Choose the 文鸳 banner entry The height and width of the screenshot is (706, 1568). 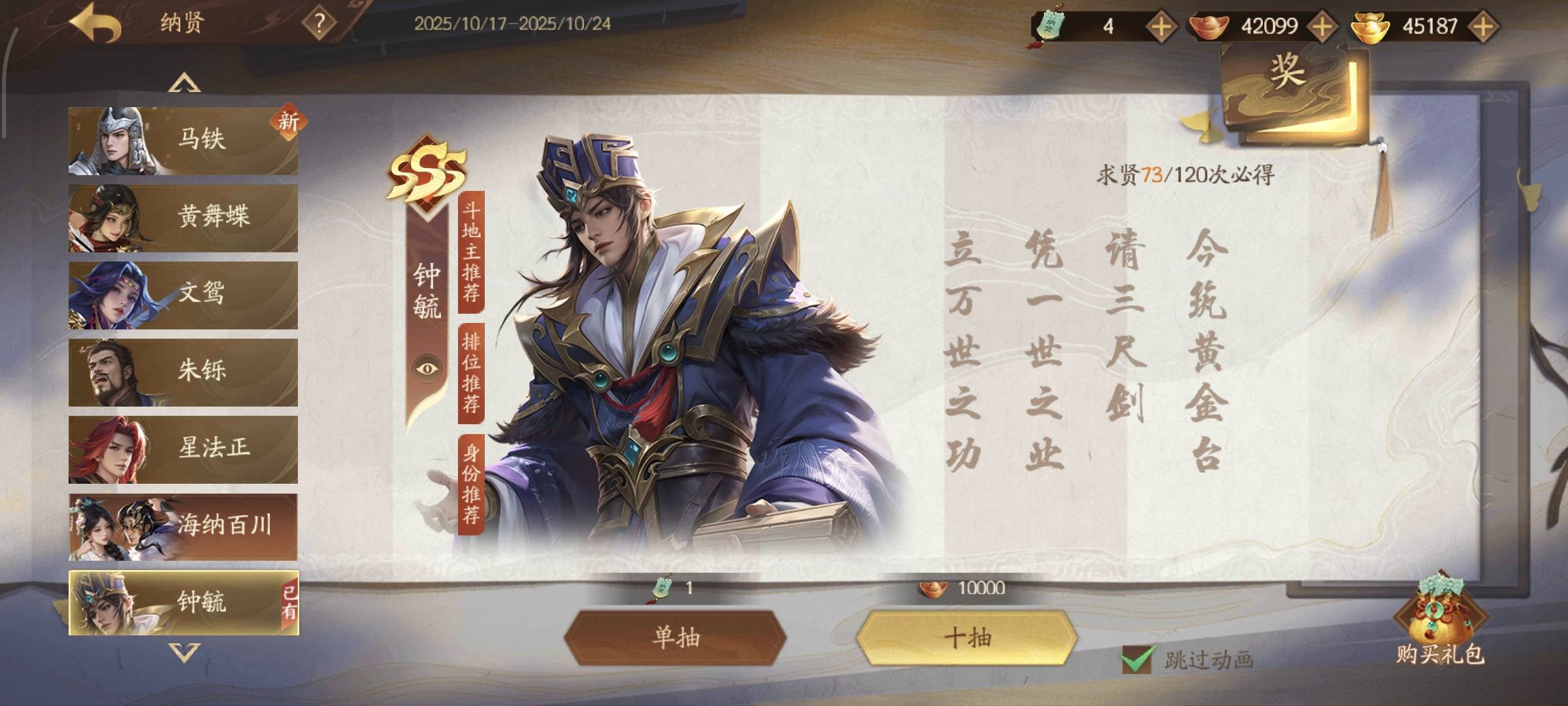pyautogui.click(x=183, y=295)
